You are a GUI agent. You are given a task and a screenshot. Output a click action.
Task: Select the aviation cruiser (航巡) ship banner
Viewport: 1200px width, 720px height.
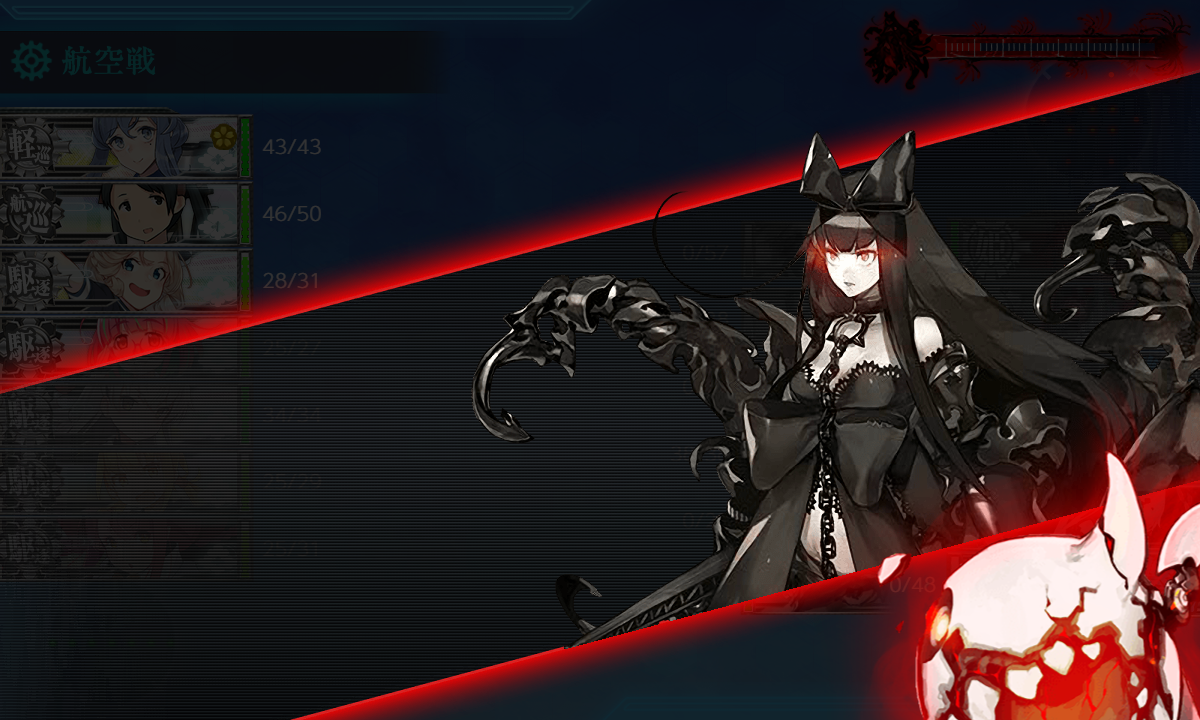pyautogui.click(x=120, y=213)
